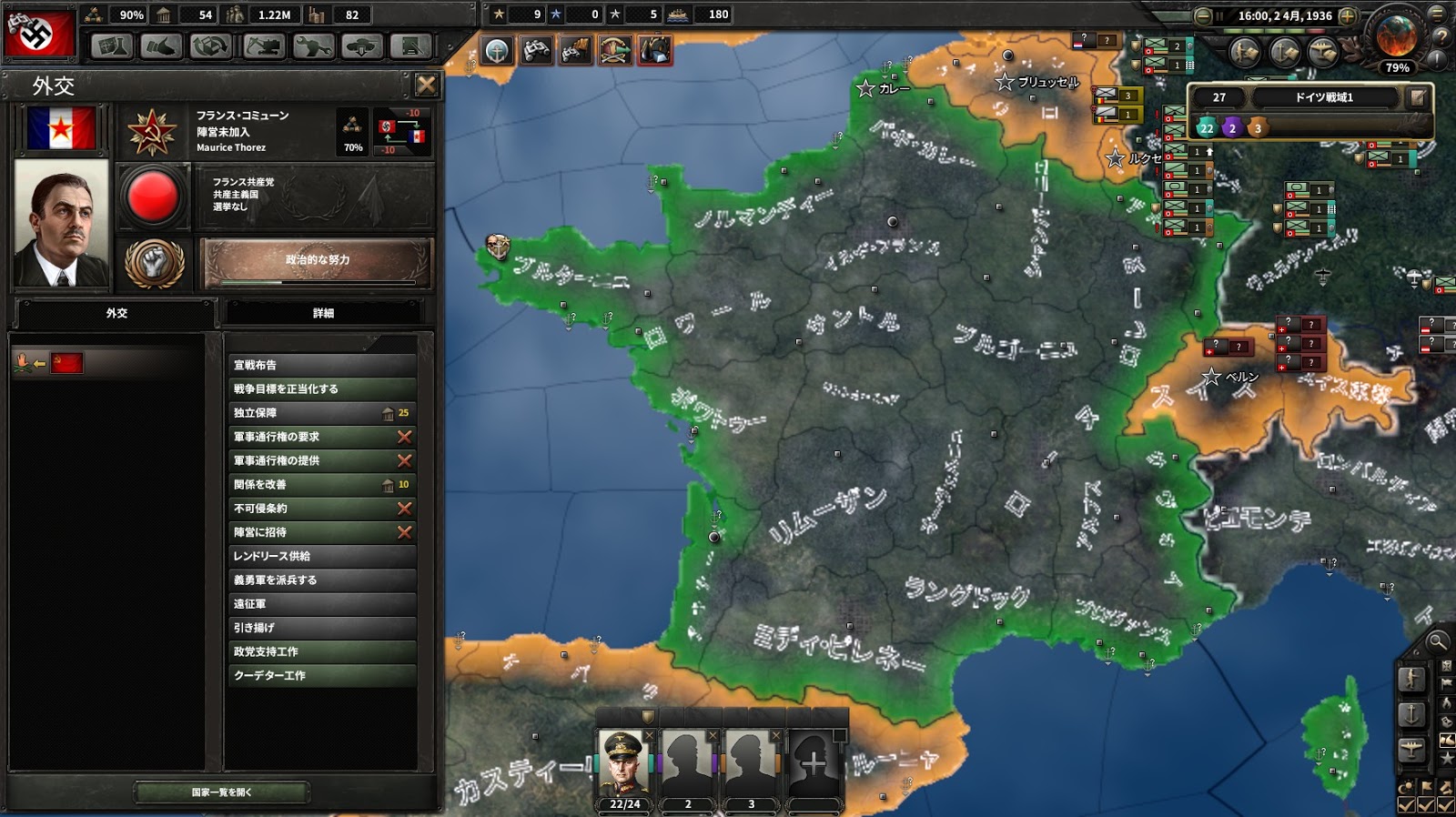Screen dimensions: 1456x817
Task: Click 宣戦布告 to declare war on France
Action: coord(323,364)
